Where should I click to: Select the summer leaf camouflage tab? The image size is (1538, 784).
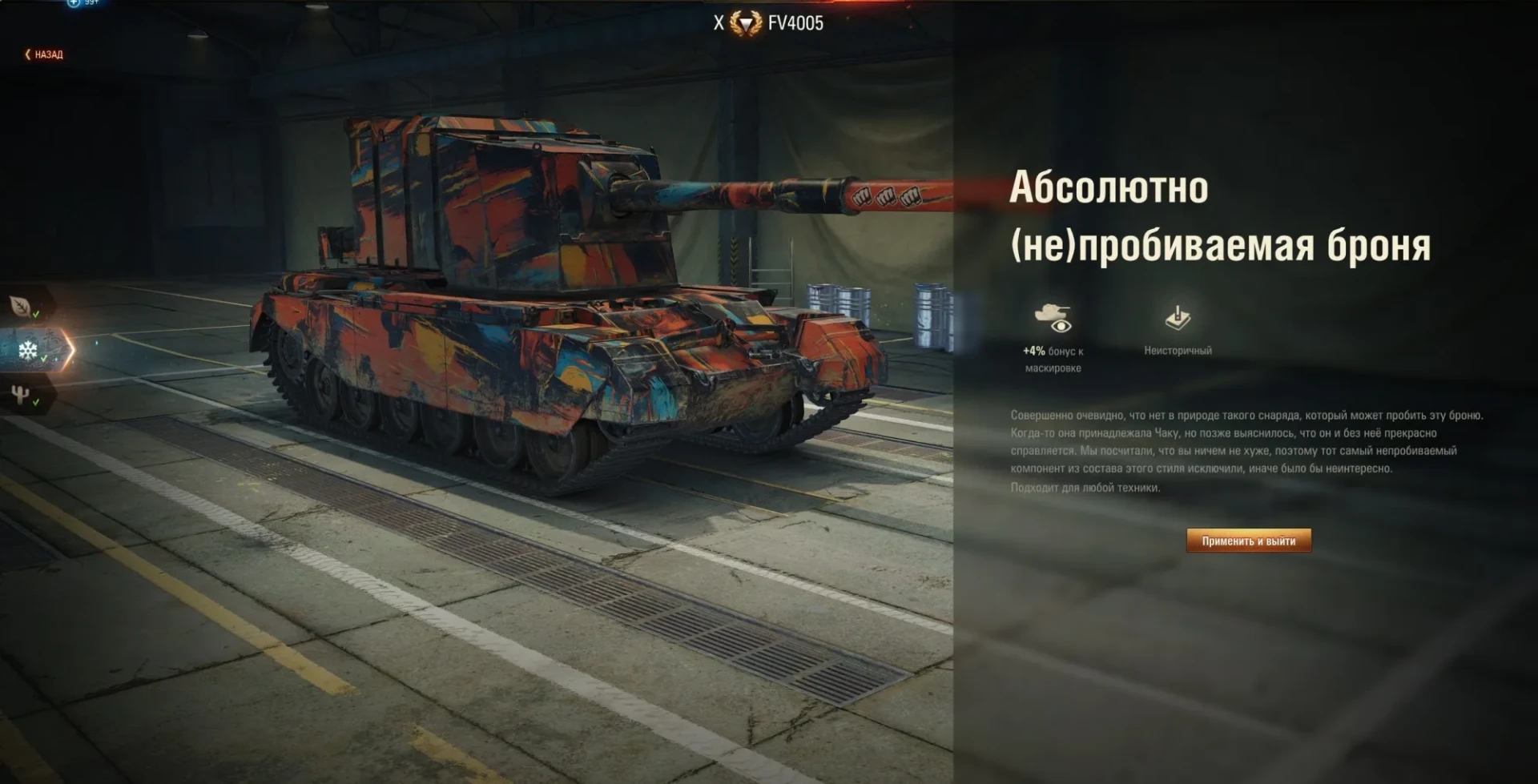[22, 305]
